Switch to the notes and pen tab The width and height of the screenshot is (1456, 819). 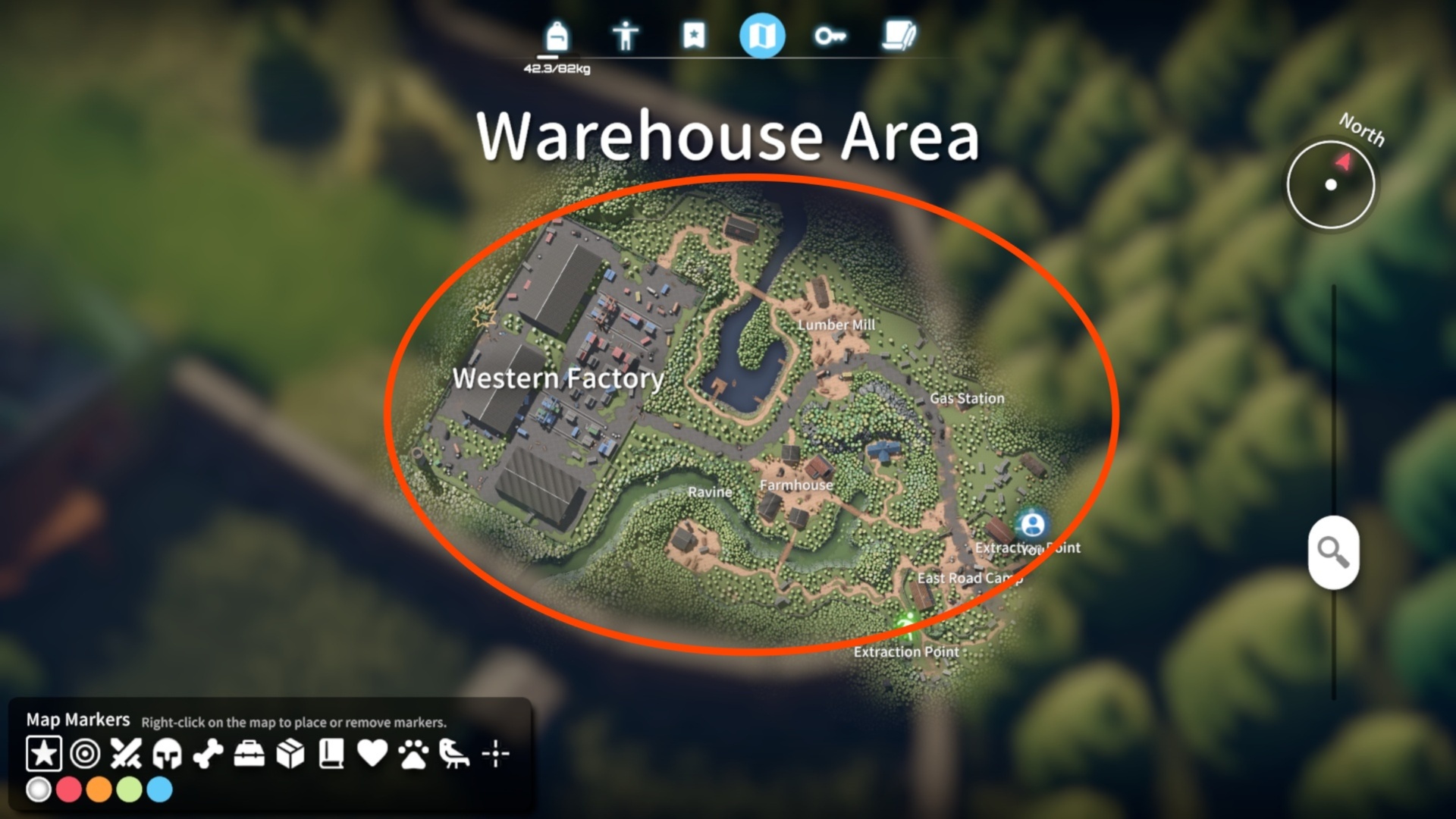pos(899,36)
